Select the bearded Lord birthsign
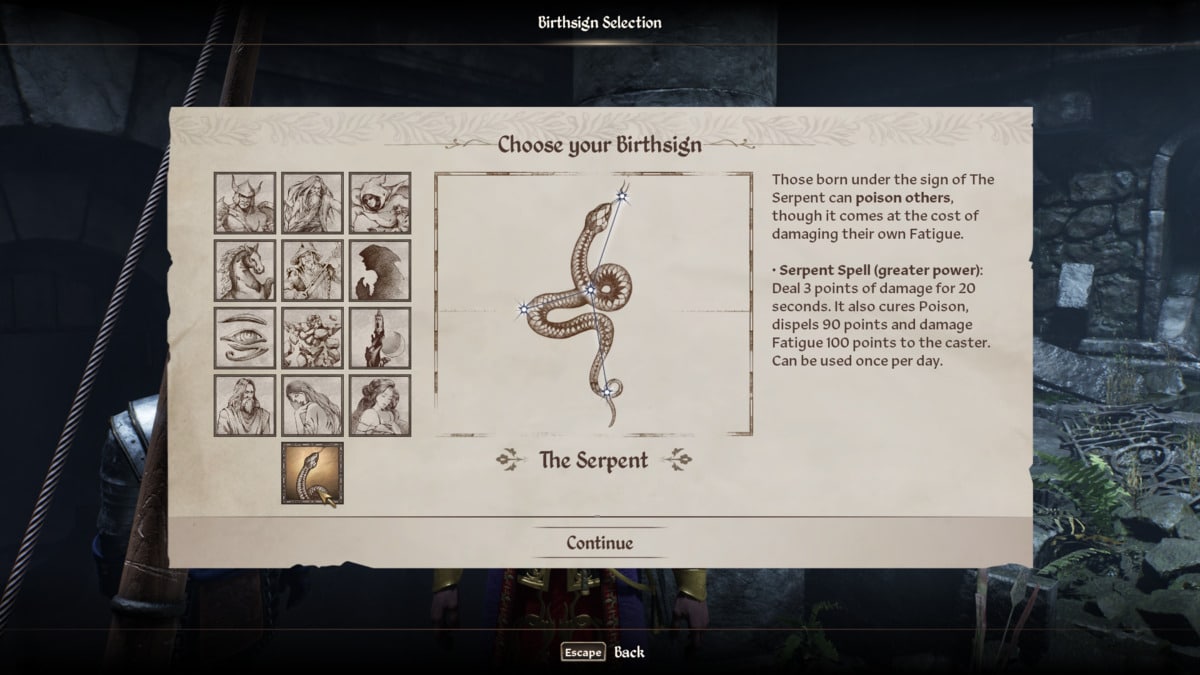Image resolution: width=1200 pixels, height=675 pixels. click(x=245, y=405)
